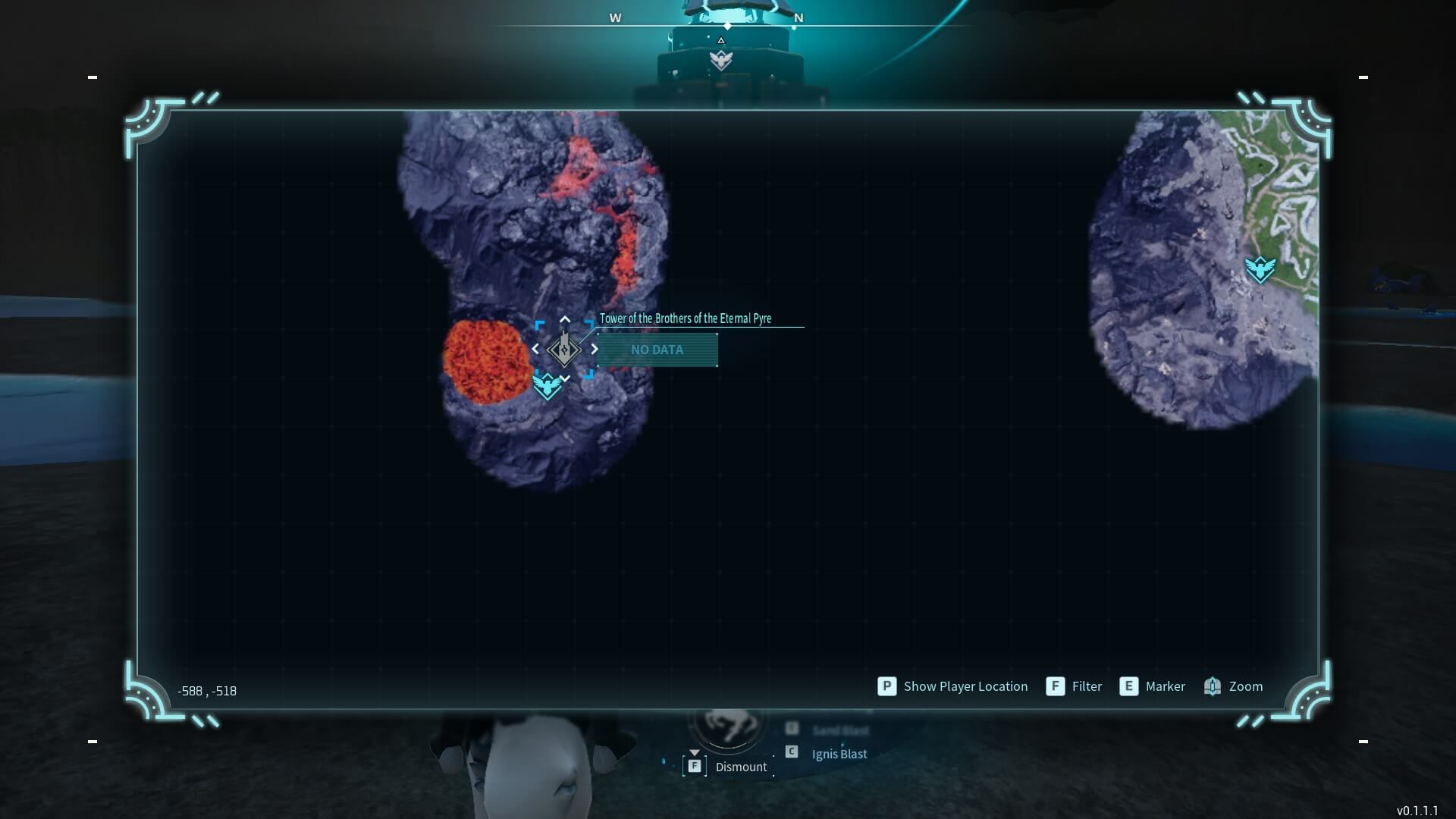Click the Zoom magnifier icon in the bottom bar
The width and height of the screenshot is (1456, 819).
point(1213,686)
